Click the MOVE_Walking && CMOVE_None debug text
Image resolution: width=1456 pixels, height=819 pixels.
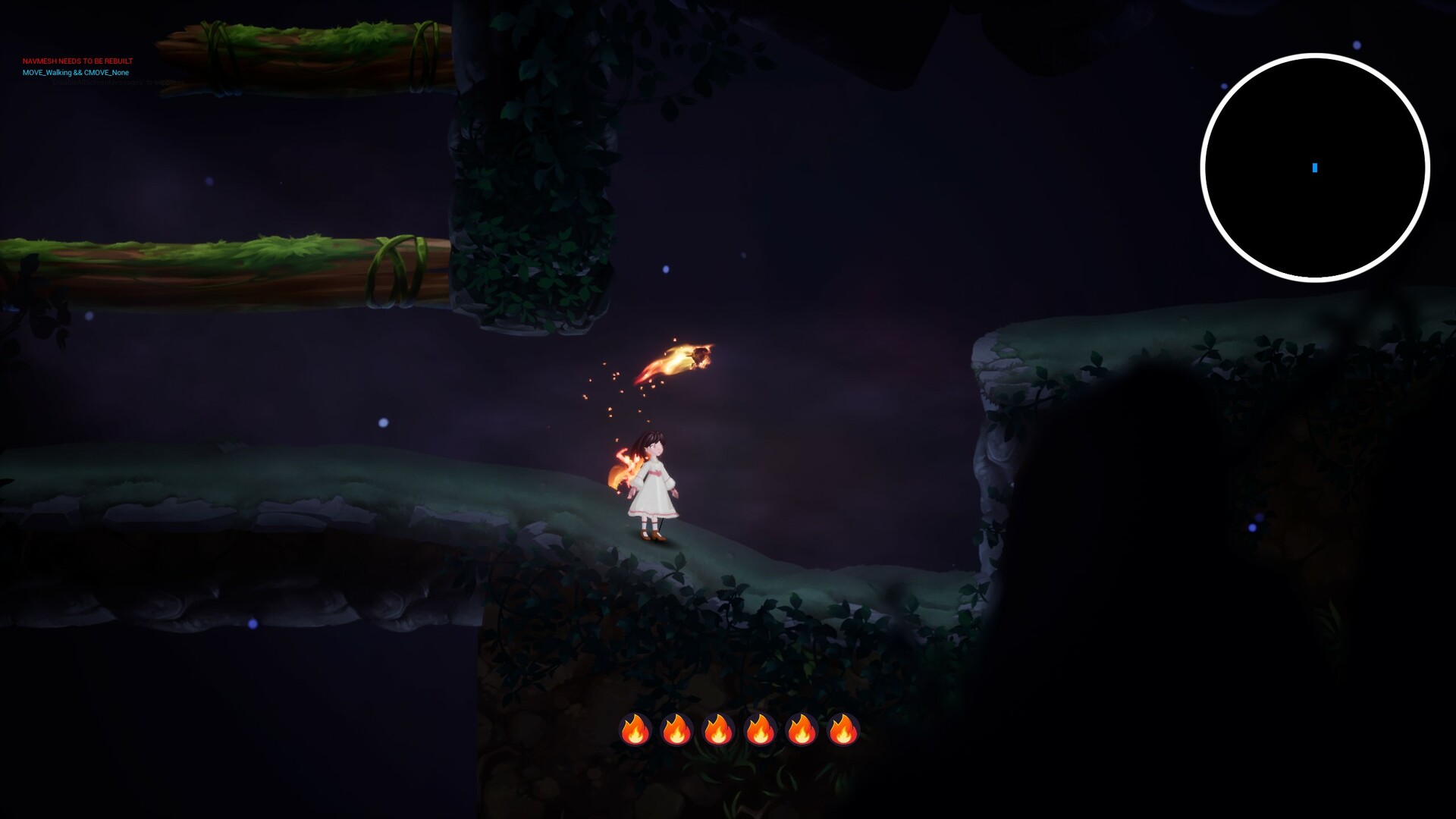pyautogui.click(x=76, y=72)
